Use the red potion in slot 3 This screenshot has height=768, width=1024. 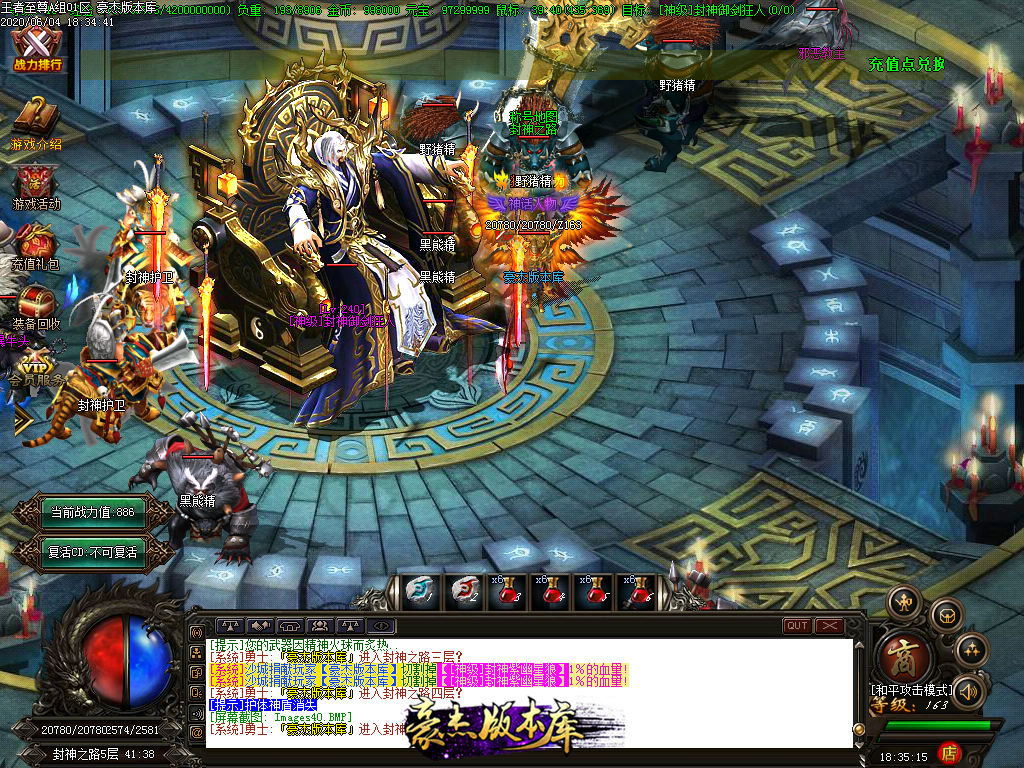coord(507,593)
